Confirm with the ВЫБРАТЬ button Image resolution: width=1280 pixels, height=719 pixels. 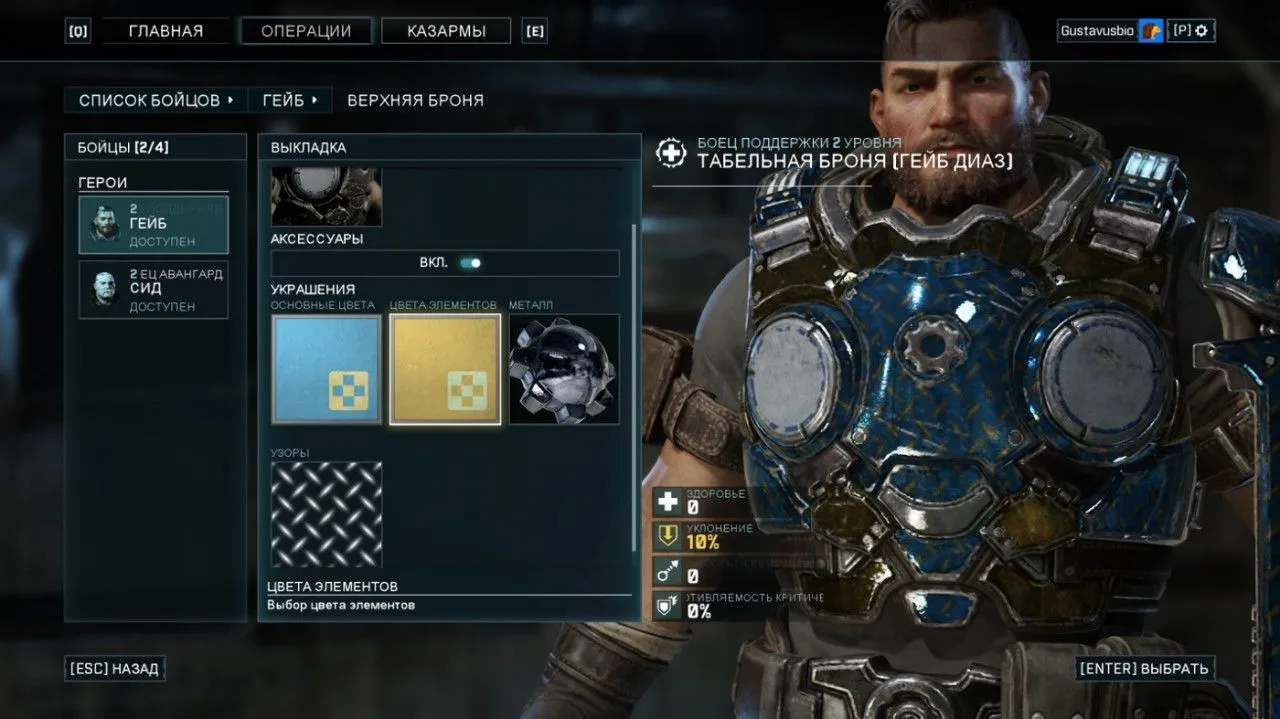pos(1145,669)
